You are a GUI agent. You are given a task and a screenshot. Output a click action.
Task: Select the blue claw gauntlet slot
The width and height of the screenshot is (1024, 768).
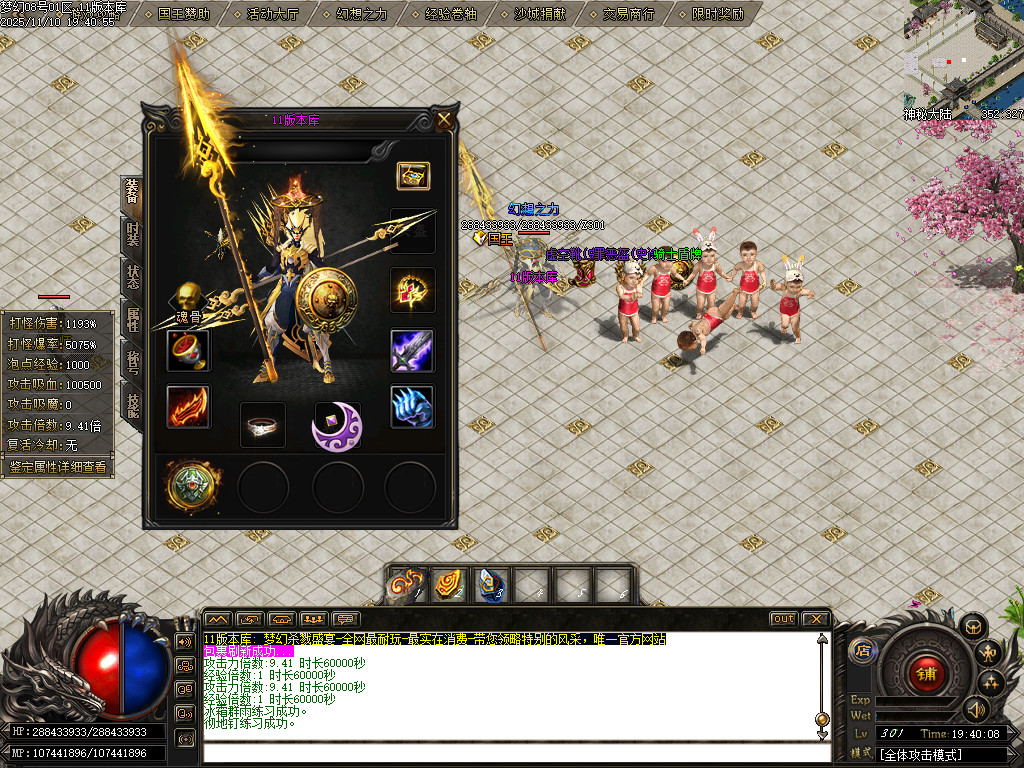(412, 407)
